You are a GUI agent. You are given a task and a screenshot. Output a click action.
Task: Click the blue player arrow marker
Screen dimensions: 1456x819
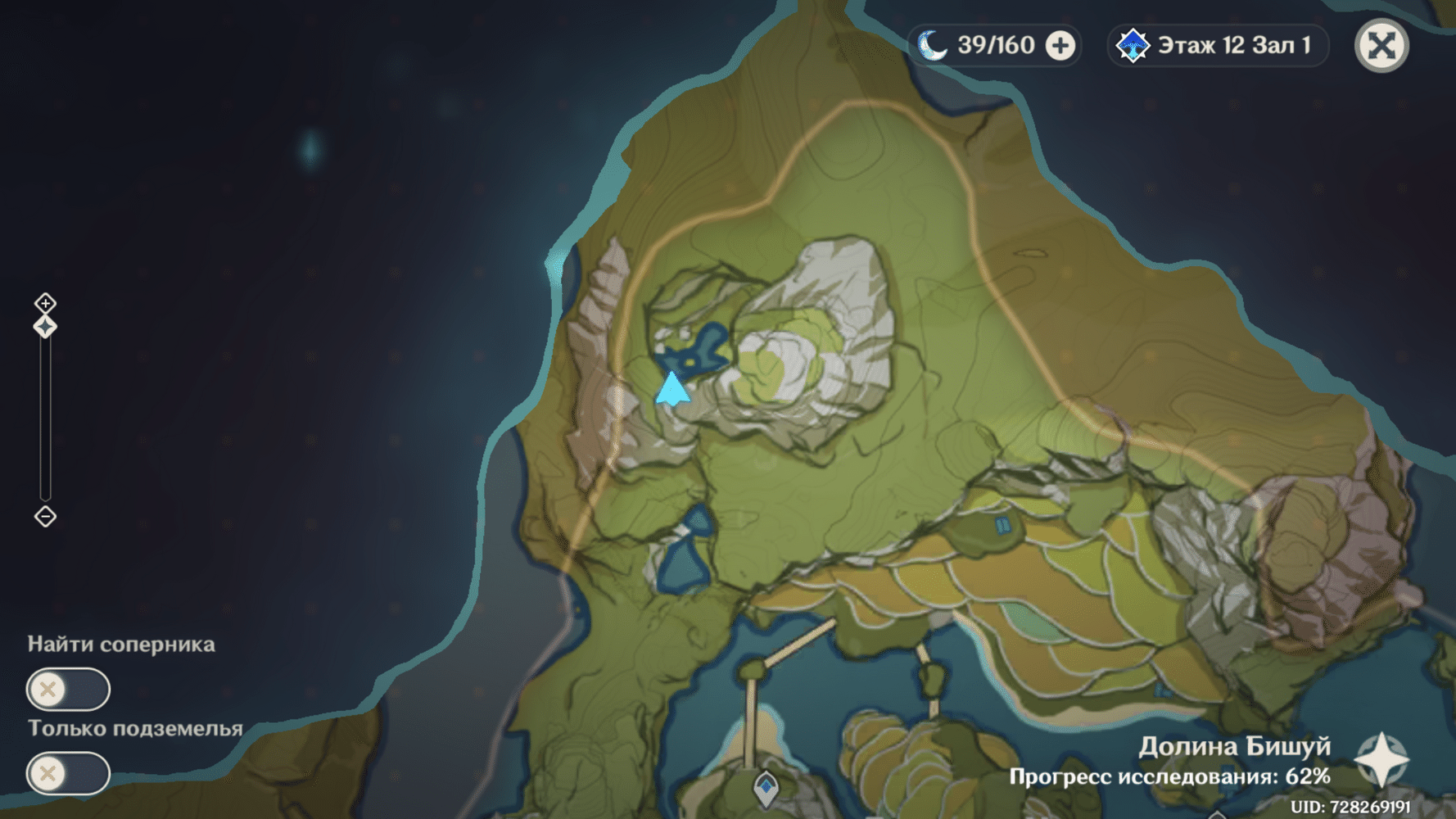pos(672,389)
